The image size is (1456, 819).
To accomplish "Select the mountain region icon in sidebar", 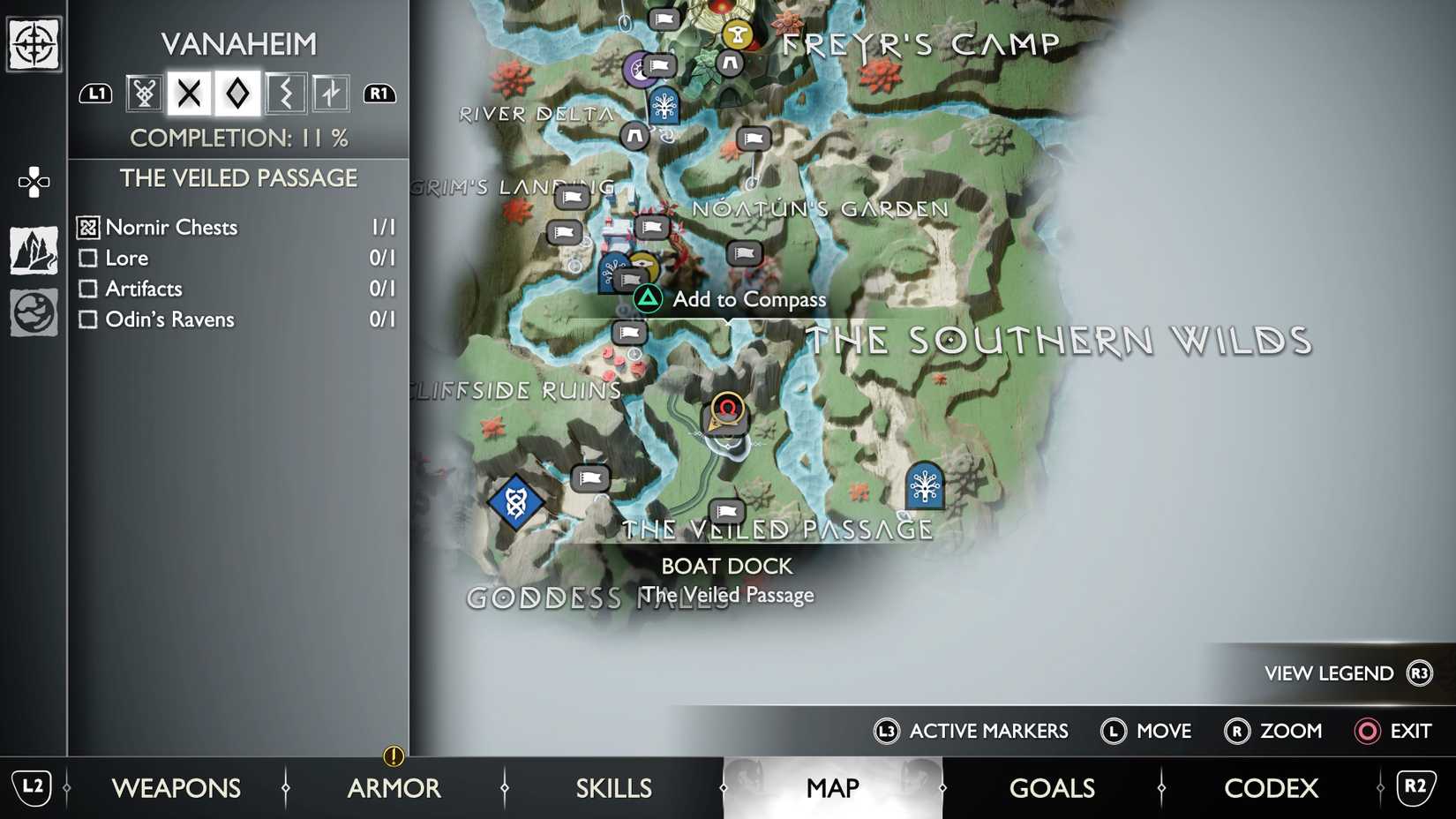I will click(x=33, y=248).
